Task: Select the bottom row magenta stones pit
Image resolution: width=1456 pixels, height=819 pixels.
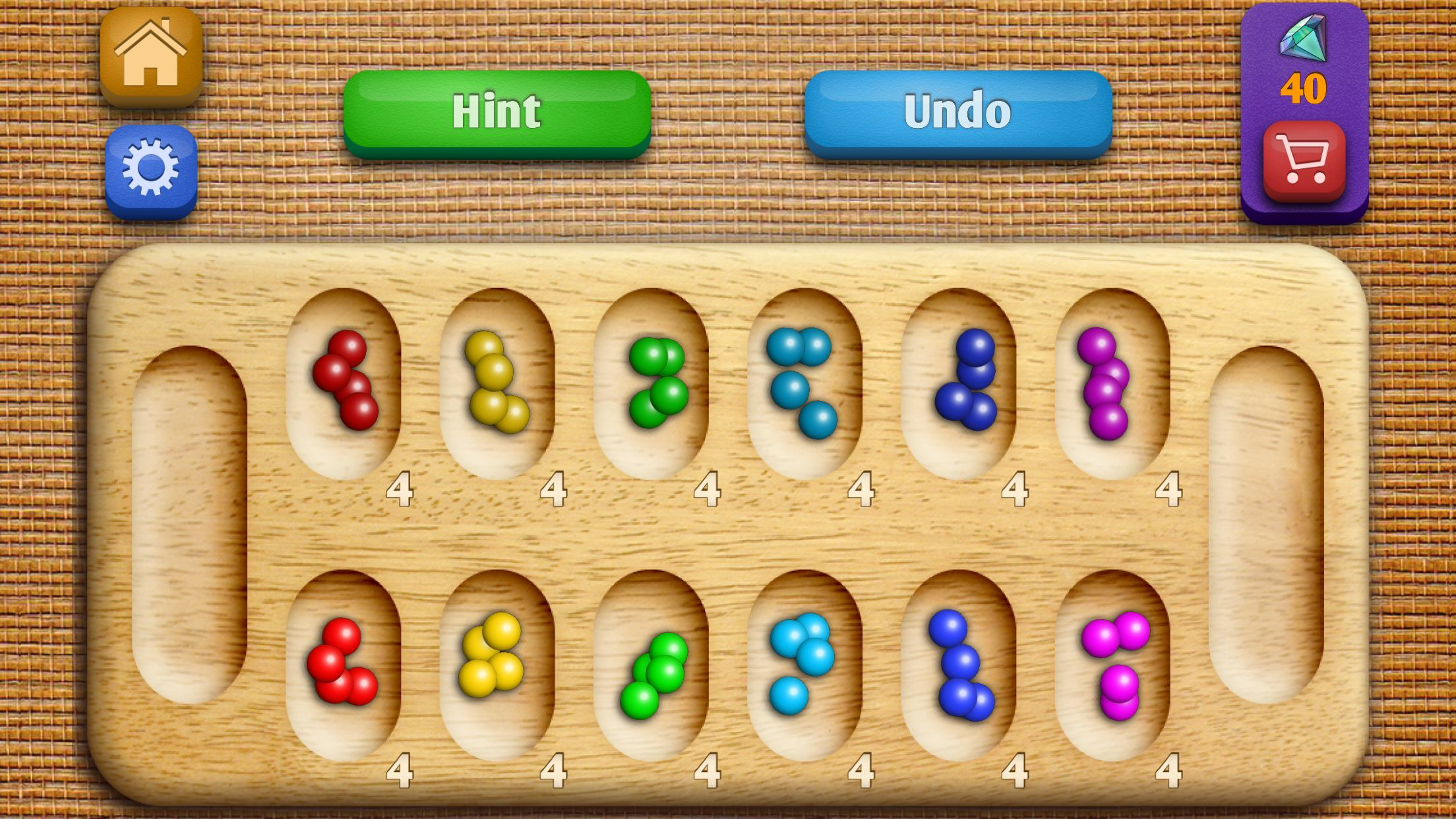Action: pos(1112,665)
